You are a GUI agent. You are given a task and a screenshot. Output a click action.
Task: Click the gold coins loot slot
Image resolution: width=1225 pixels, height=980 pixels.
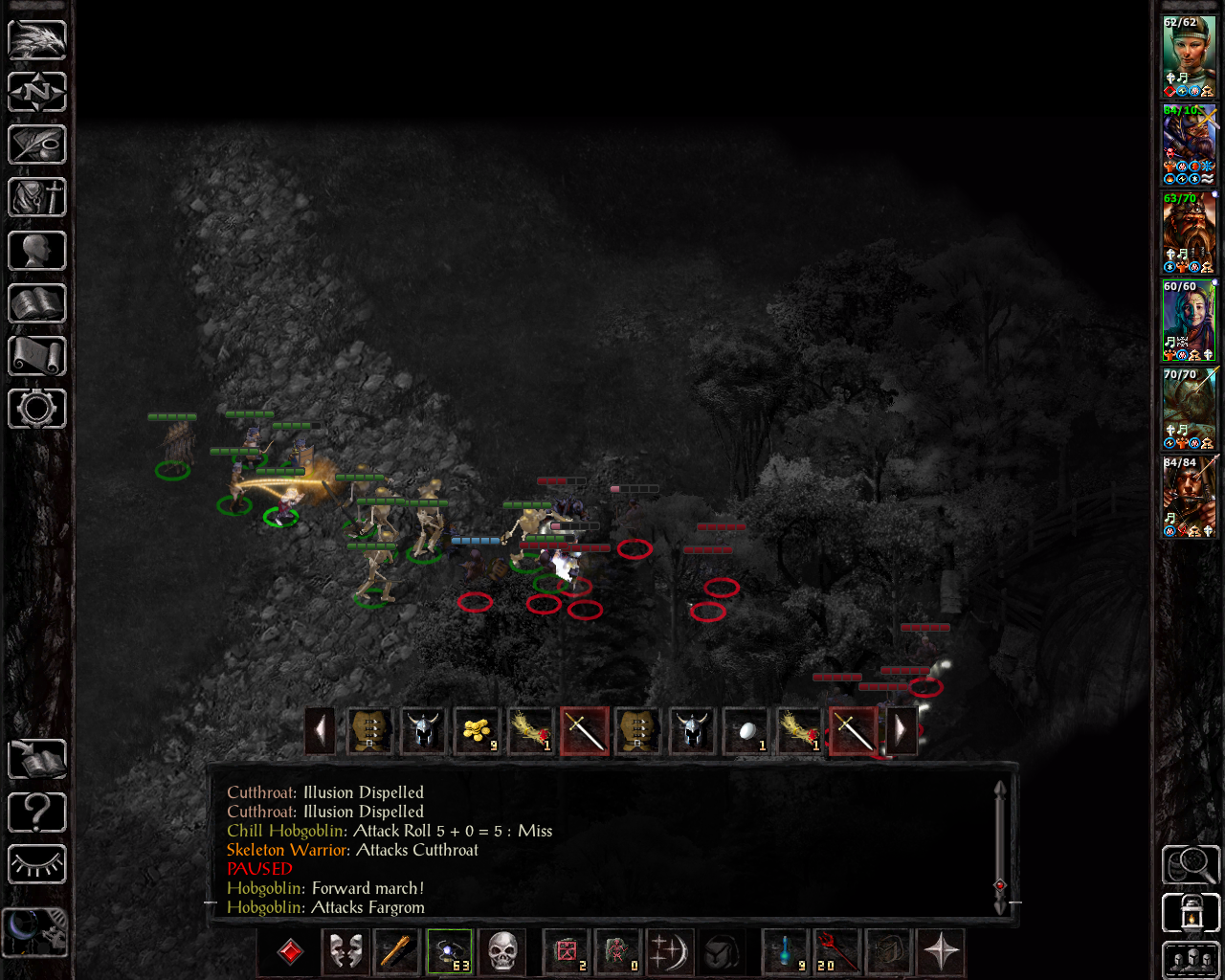(477, 731)
